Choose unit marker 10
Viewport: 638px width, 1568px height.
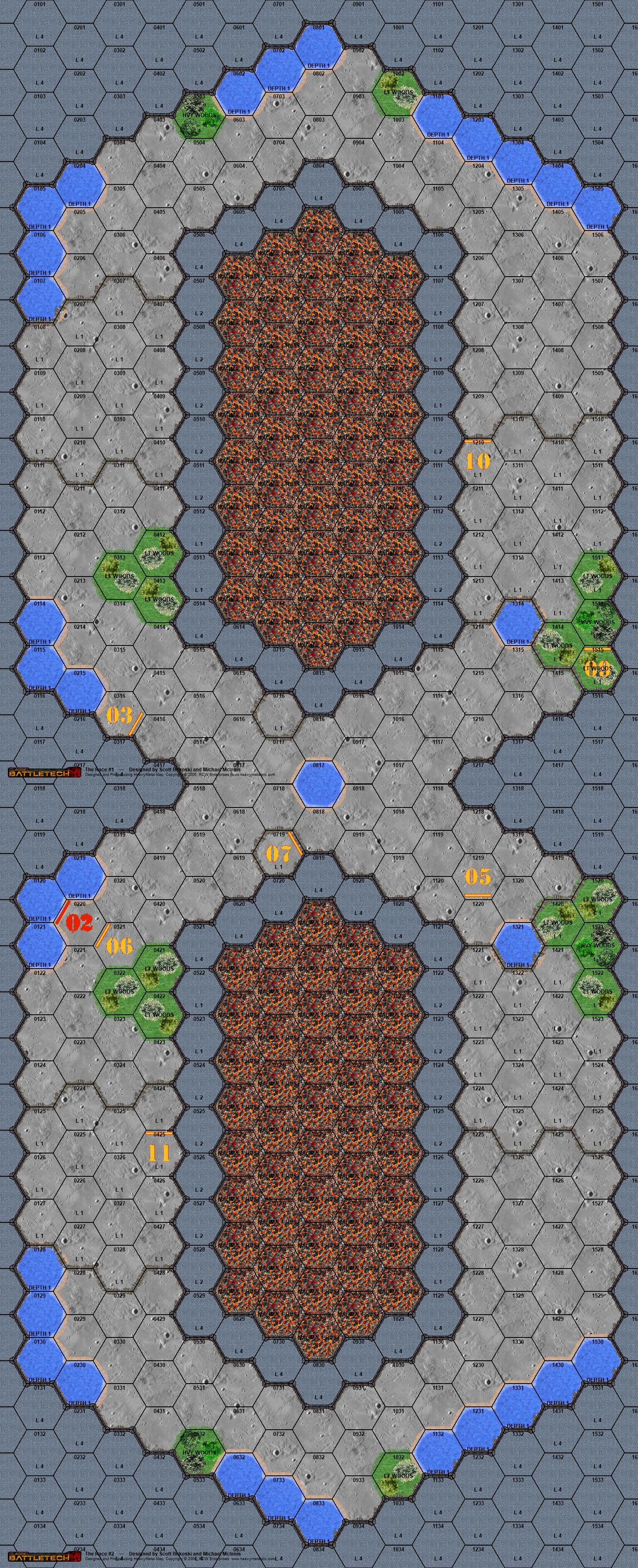tap(477, 460)
